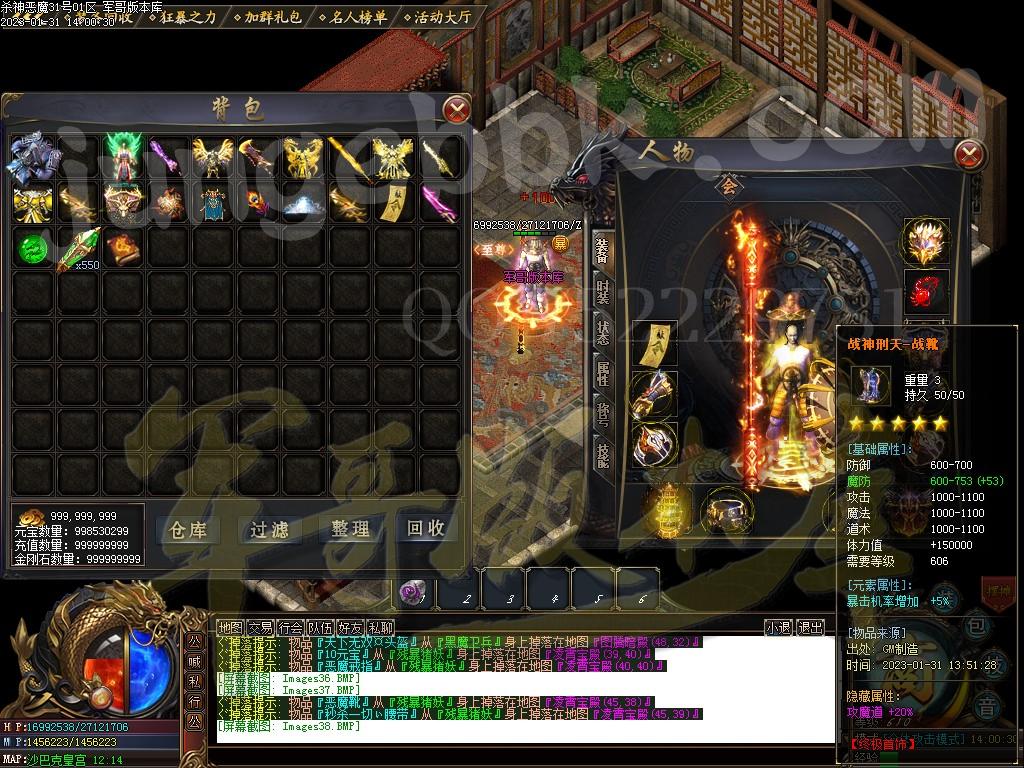Sort the bag with 整理
Screen dimensions: 1024x768
click(347, 529)
